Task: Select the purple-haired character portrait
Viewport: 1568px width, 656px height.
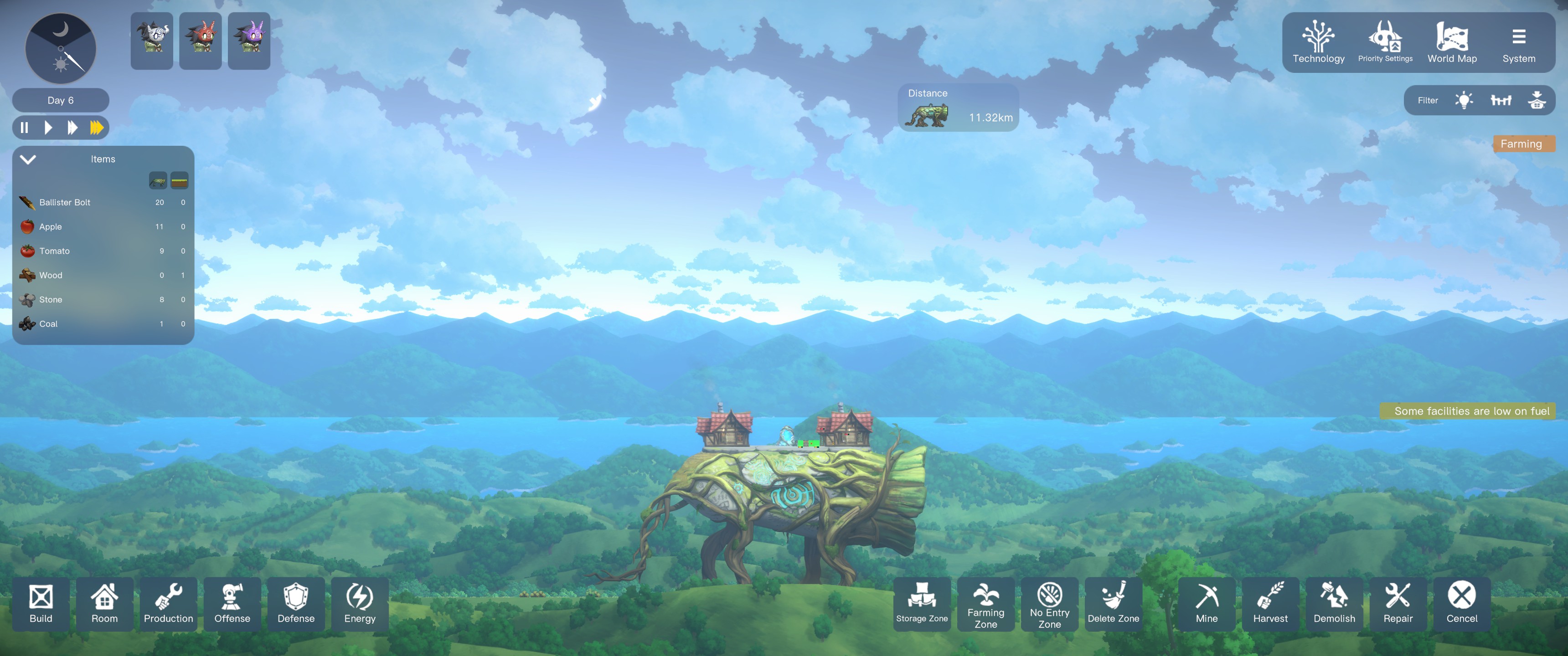Action: click(249, 41)
